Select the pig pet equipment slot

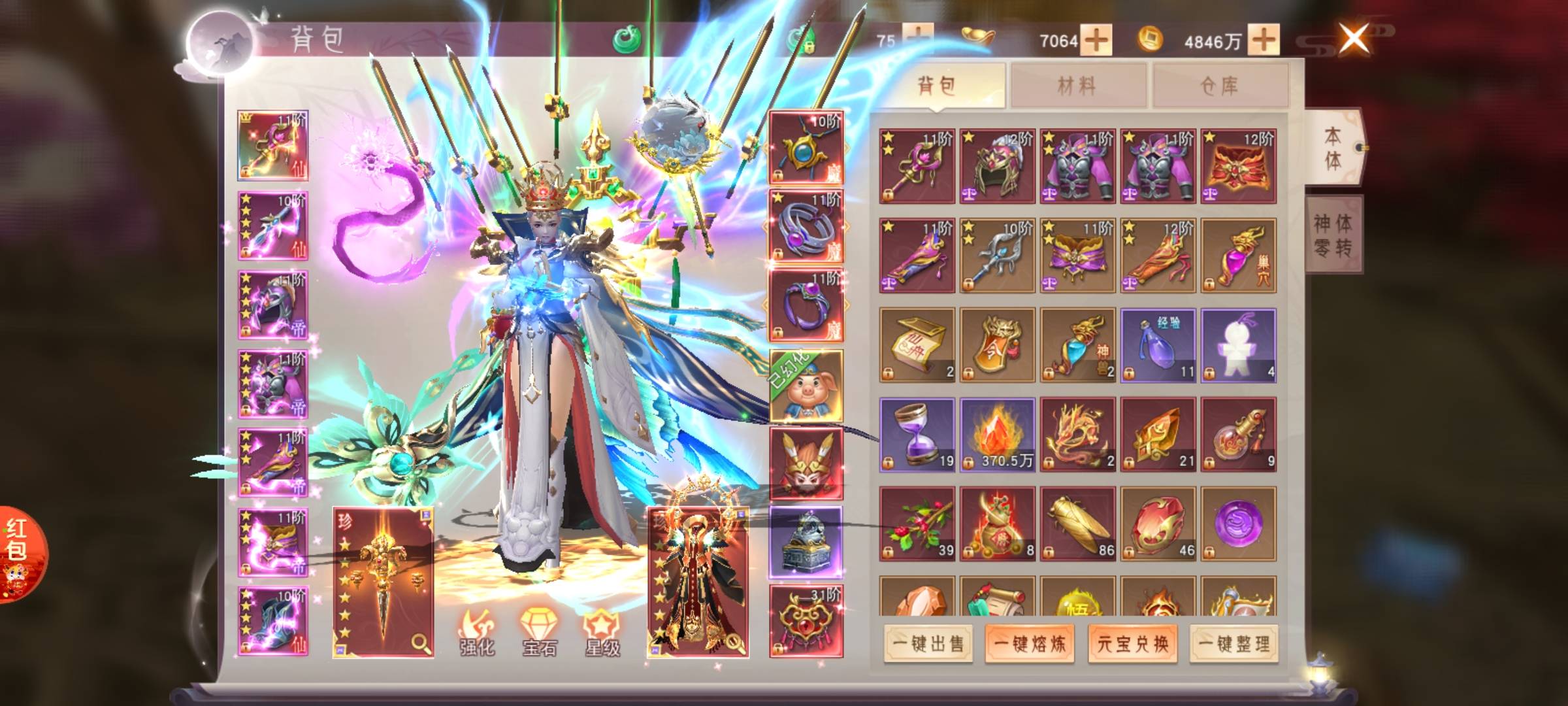point(806,386)
